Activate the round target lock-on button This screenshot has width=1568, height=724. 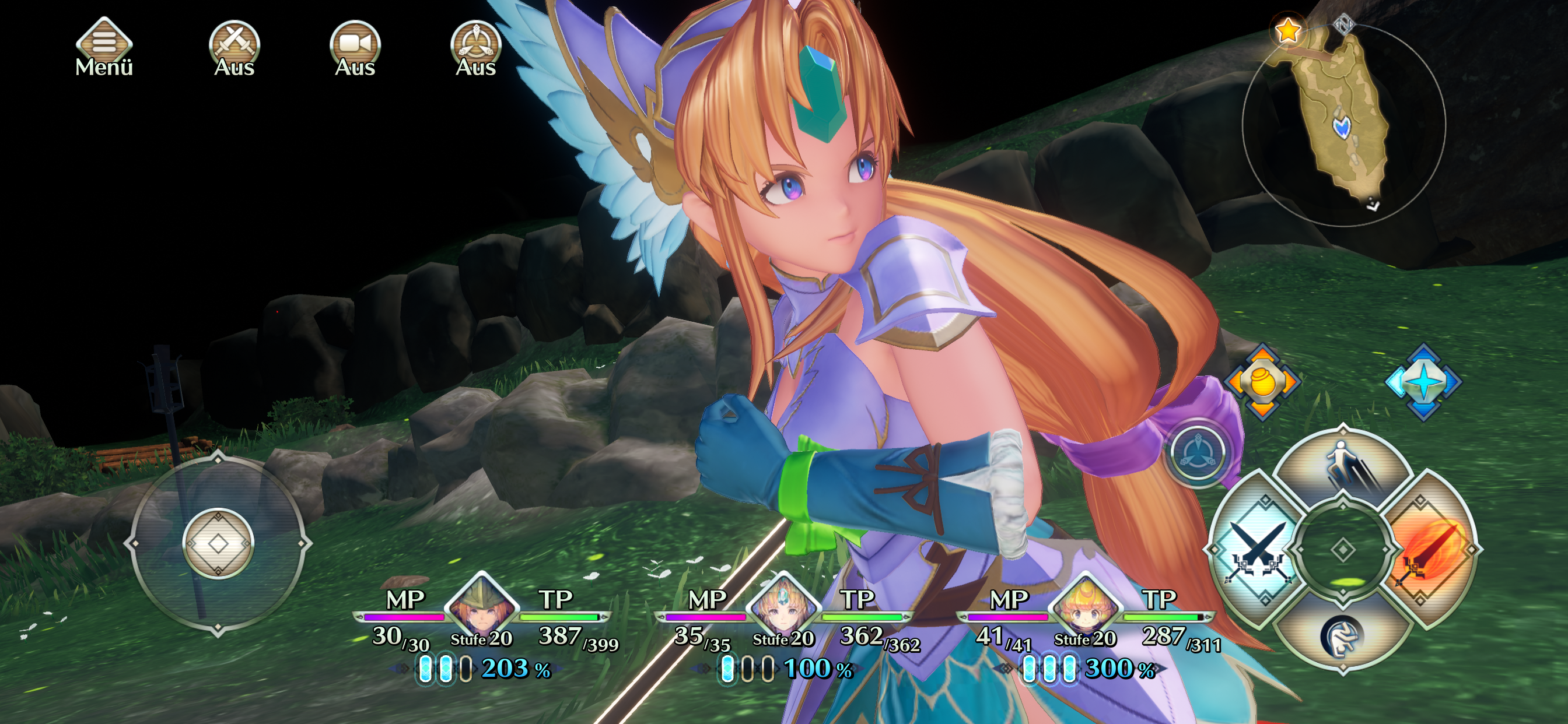tap(1198, 453)
